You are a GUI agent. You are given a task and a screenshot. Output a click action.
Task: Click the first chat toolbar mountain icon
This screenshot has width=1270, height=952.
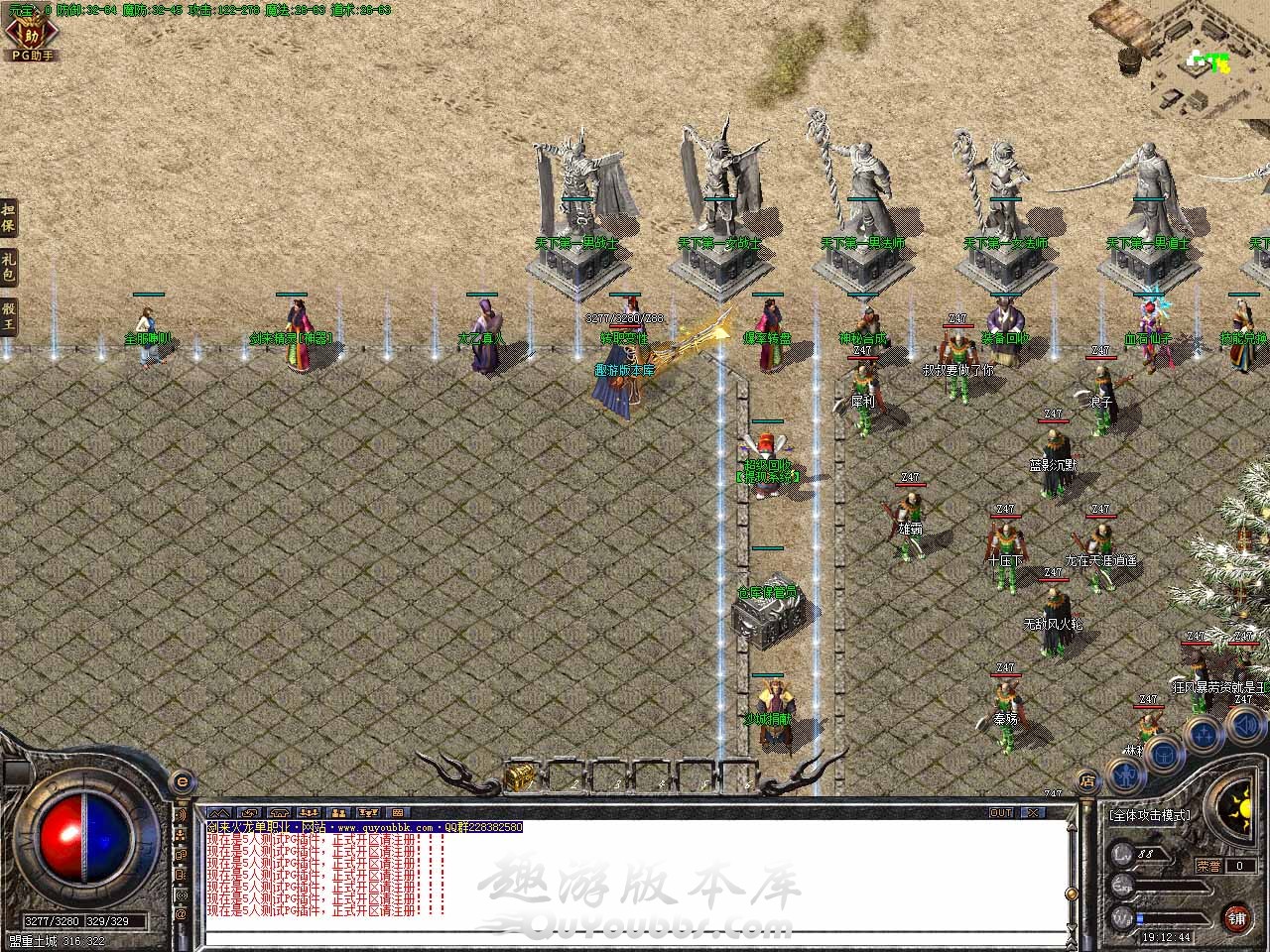point(218,813)
